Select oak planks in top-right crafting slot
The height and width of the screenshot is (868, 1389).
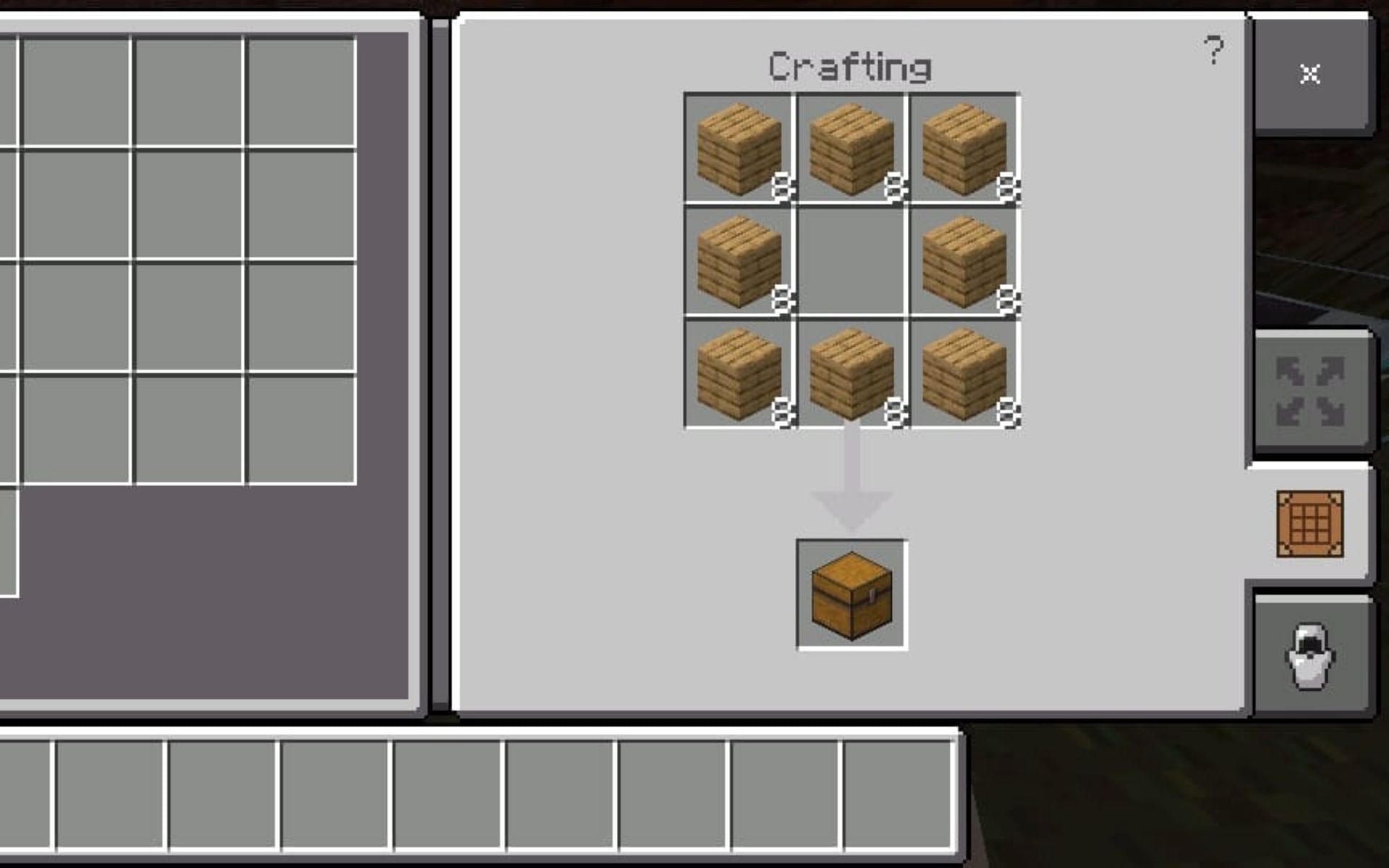(964, 150)
